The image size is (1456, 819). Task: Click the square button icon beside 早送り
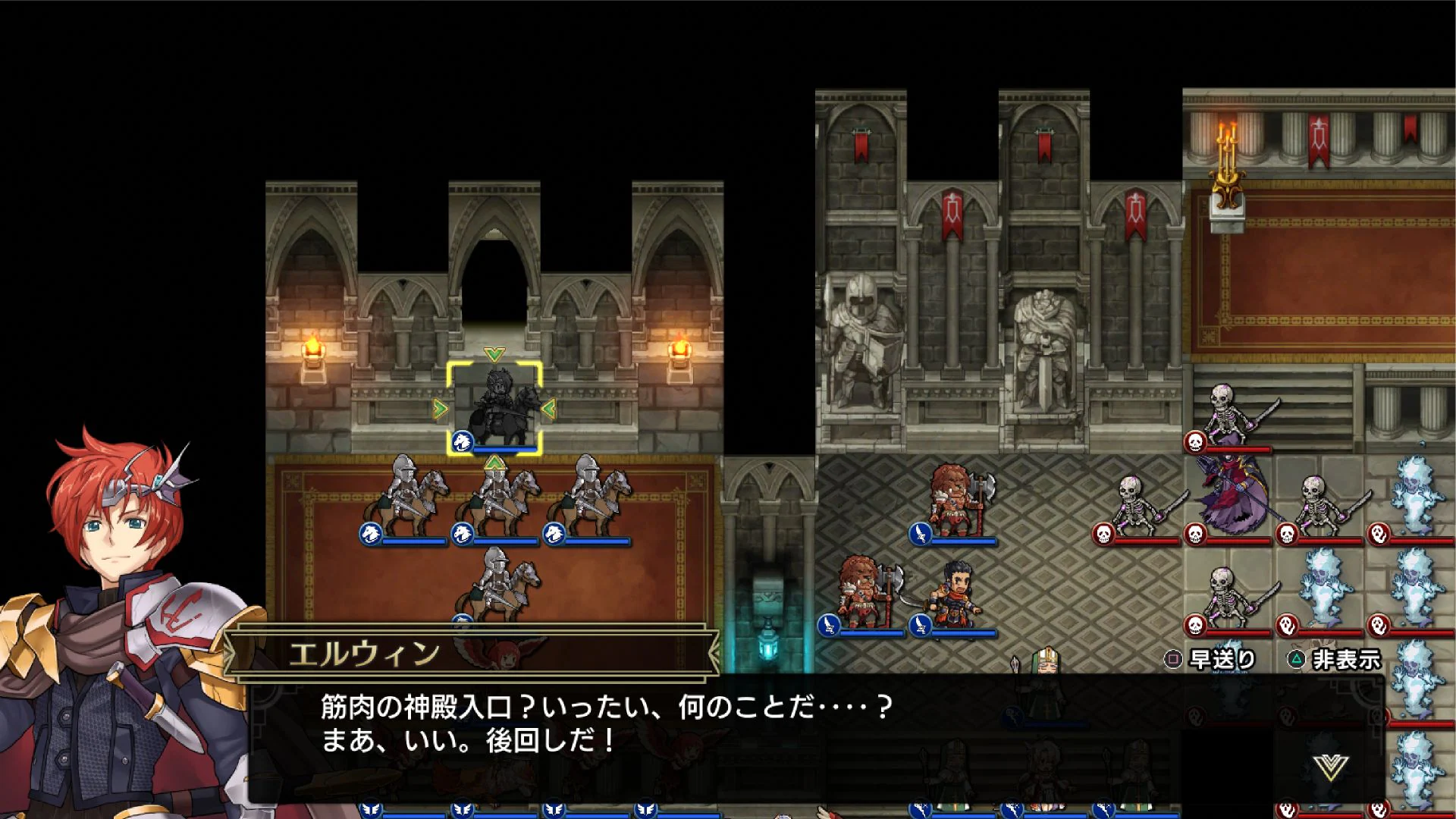click(x=1175, y=661)
